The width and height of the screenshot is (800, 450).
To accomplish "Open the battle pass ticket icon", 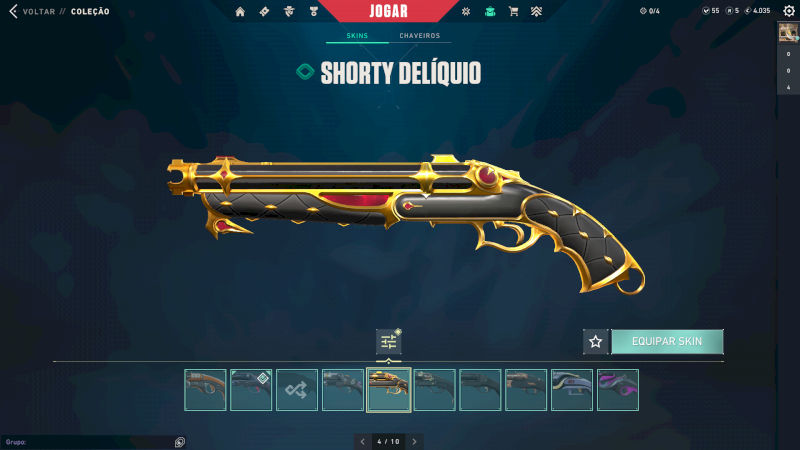I will [264, 11].
